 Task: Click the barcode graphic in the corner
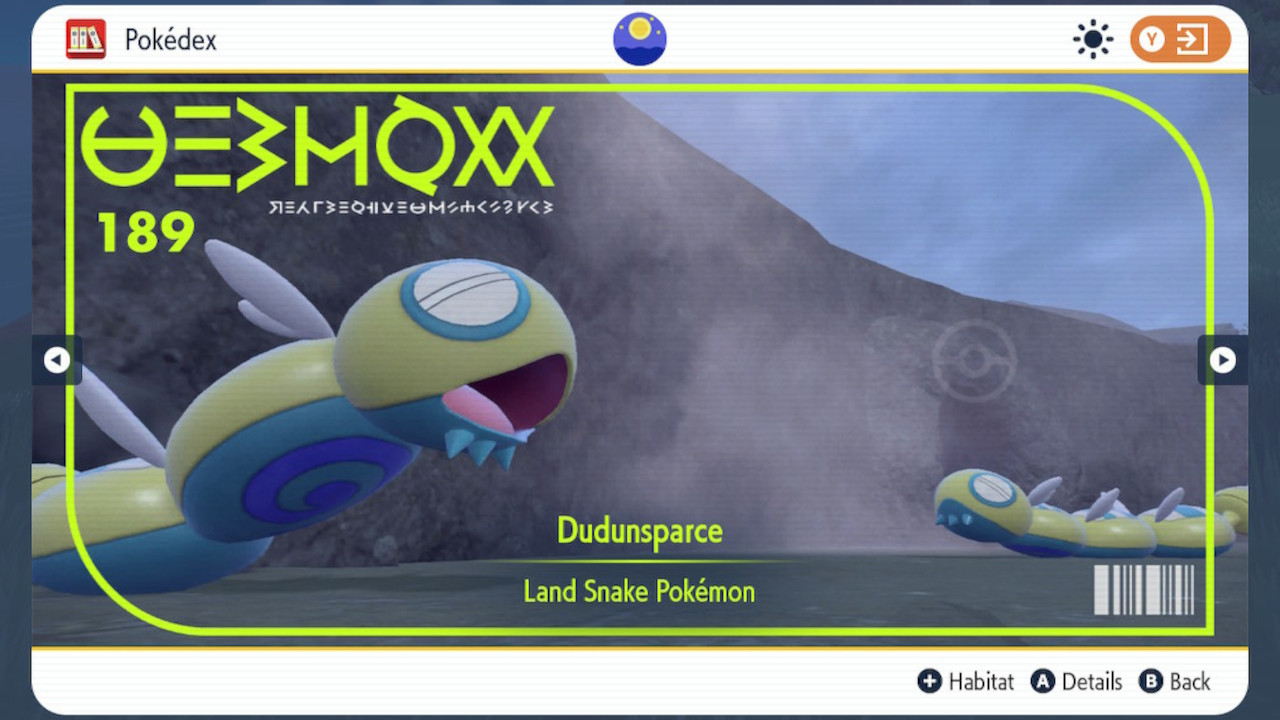[x=1144, y=590]
